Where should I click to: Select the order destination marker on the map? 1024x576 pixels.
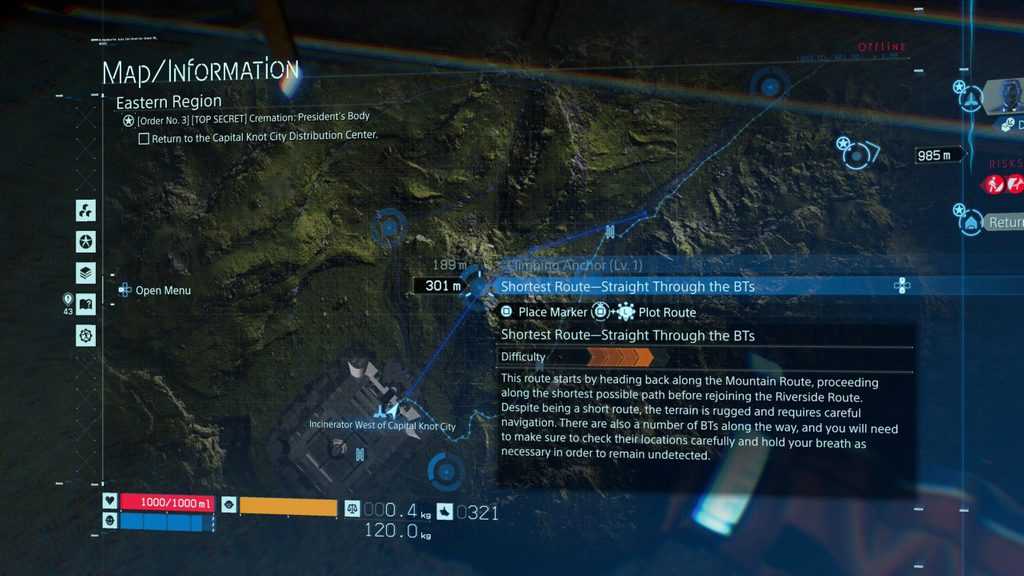859,152
